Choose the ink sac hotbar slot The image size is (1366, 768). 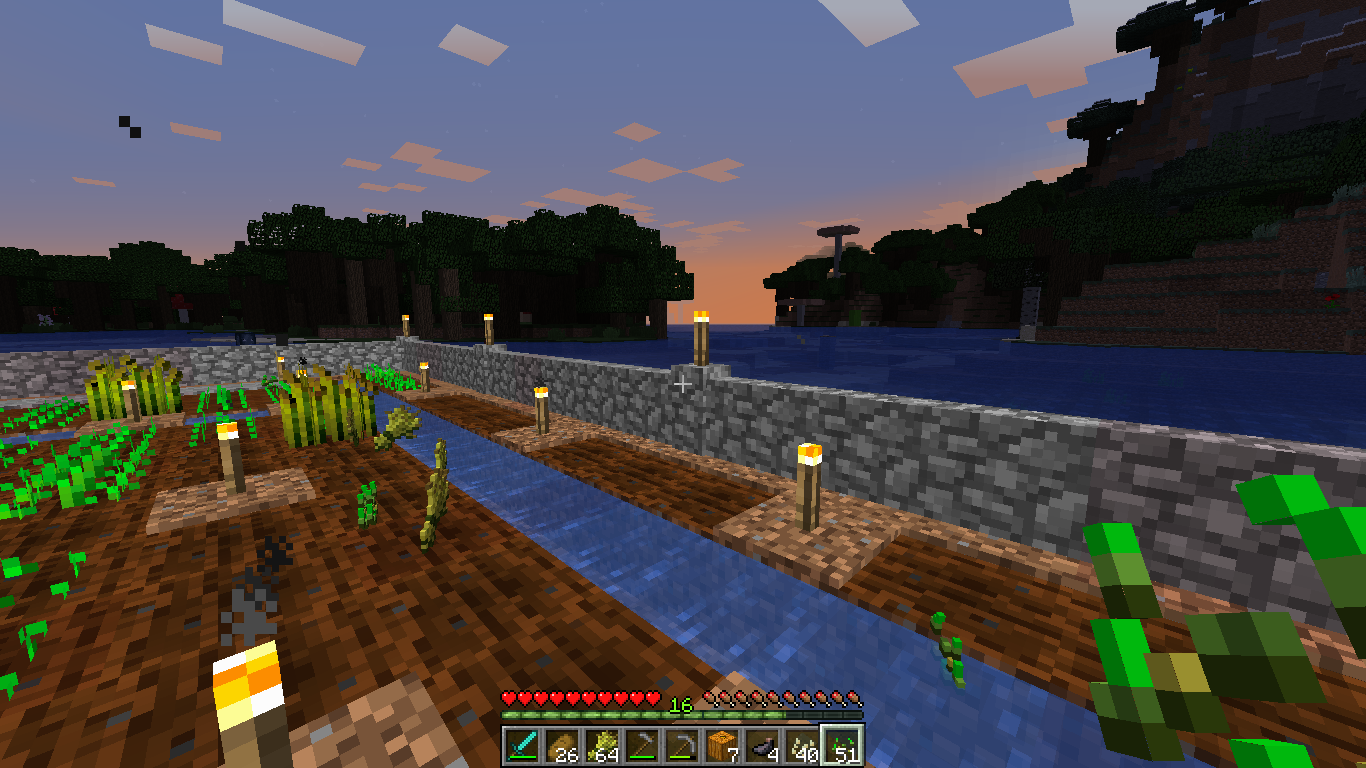(762, 746)
